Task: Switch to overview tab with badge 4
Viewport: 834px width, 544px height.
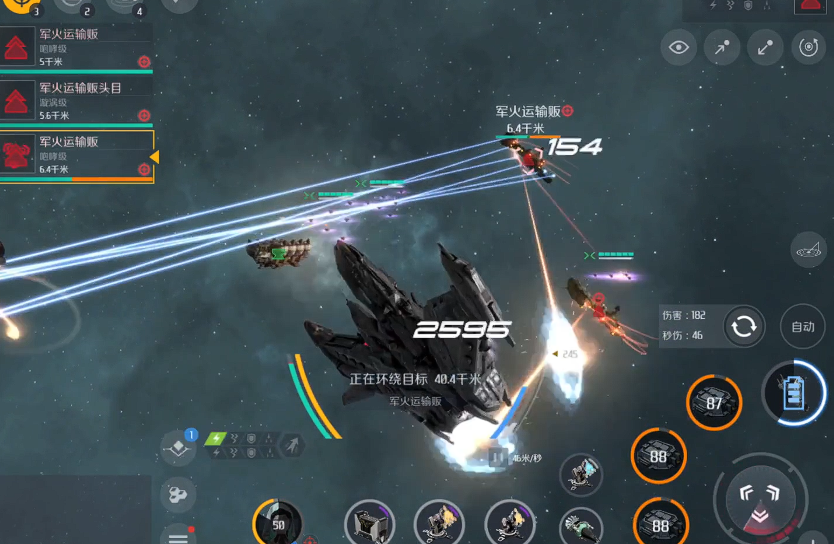Action: pos(123,6)
